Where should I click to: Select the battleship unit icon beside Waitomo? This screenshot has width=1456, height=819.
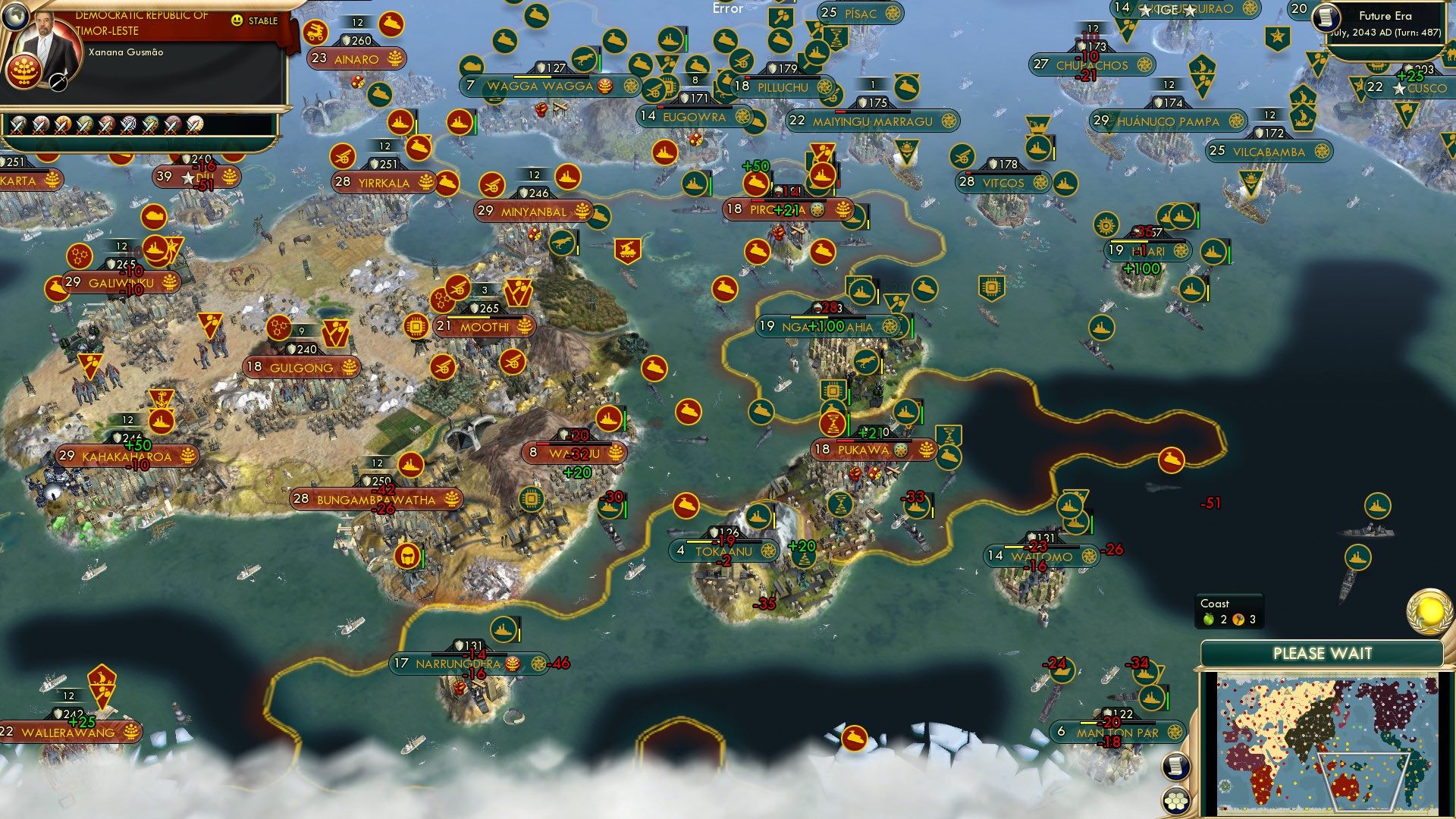click(1069, 505)
